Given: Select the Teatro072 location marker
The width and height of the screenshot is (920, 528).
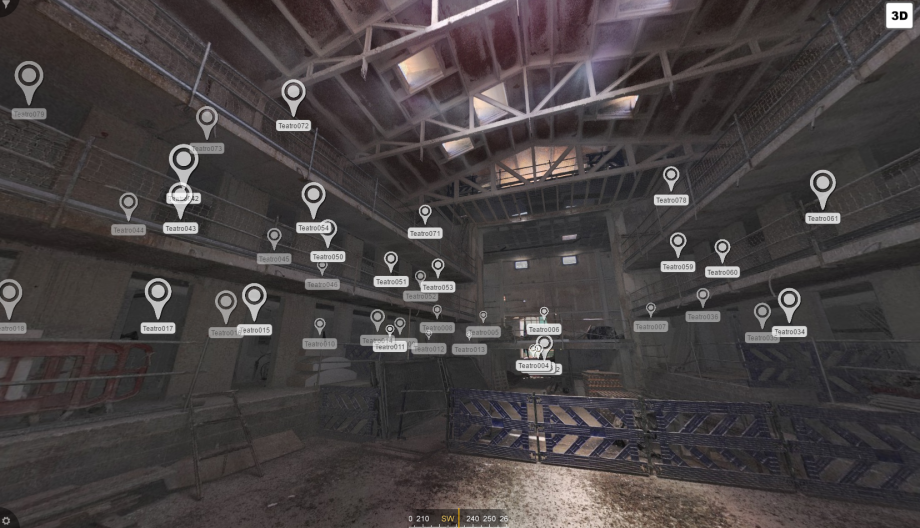Looking at the screenshot, I should click(293, 97).
